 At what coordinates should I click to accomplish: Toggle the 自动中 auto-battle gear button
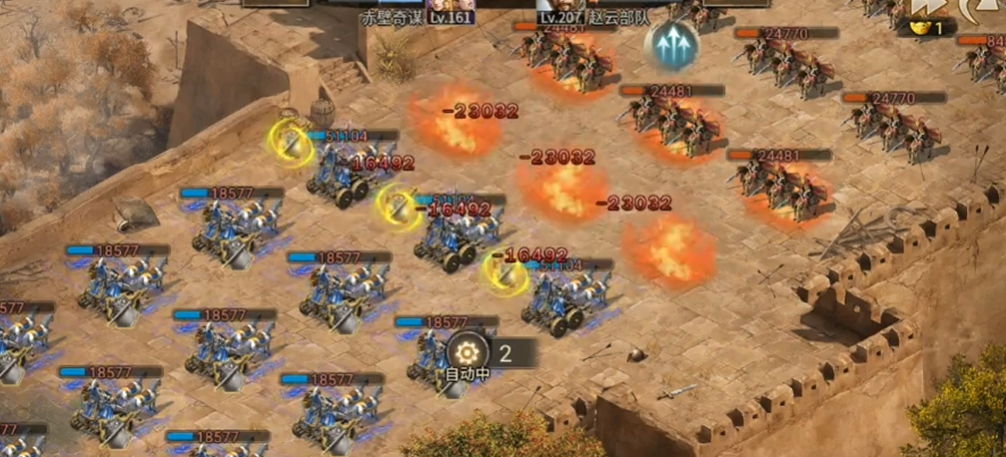pyautogui.click(x=468, y=353)
